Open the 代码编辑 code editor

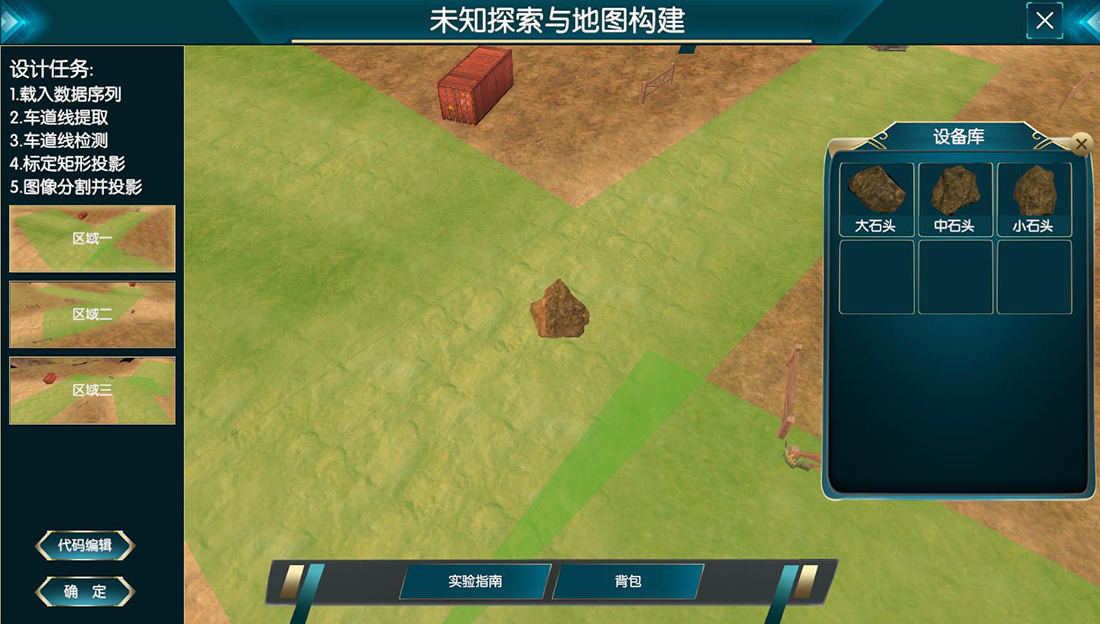pos(85,546)
